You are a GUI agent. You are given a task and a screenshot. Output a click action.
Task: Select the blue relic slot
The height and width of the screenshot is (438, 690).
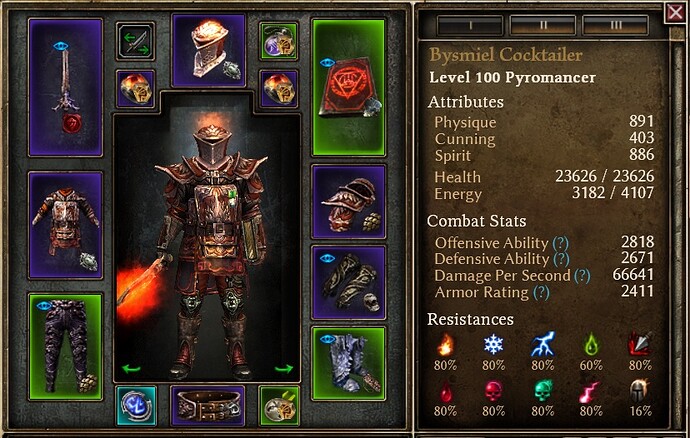click(x=135, y=405)
